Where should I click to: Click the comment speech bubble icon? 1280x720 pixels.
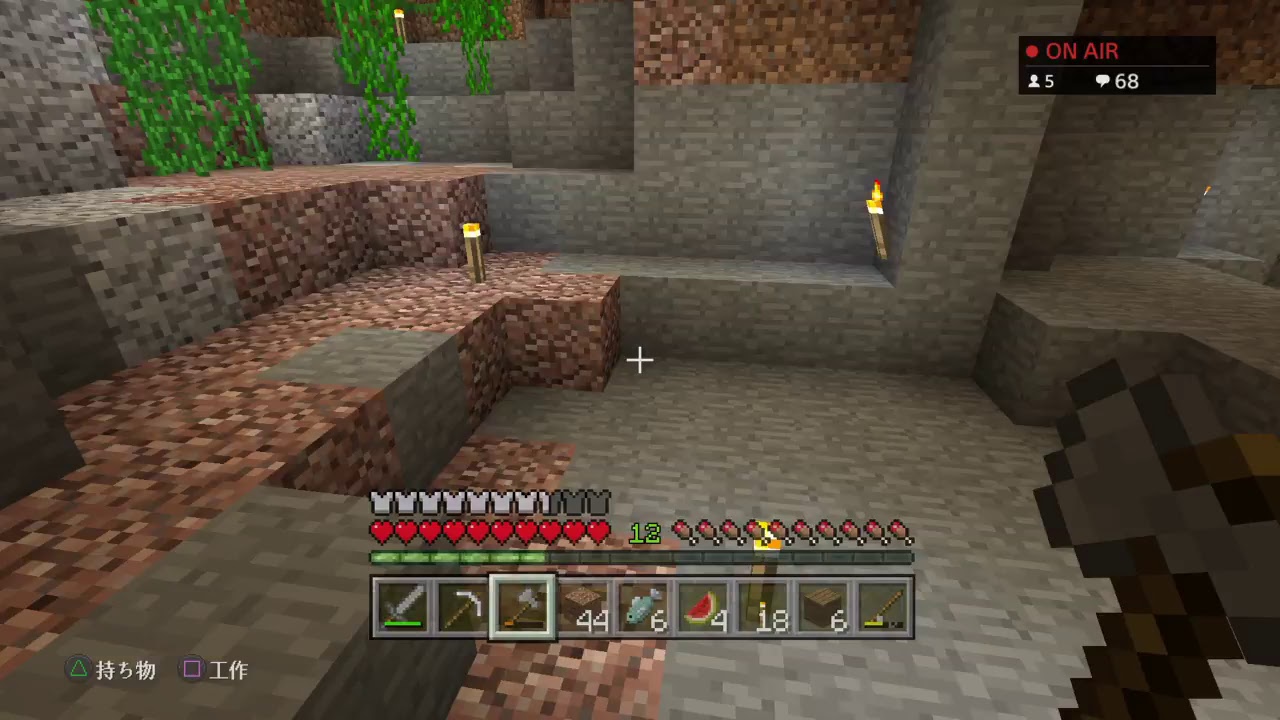click(1103, 81)
